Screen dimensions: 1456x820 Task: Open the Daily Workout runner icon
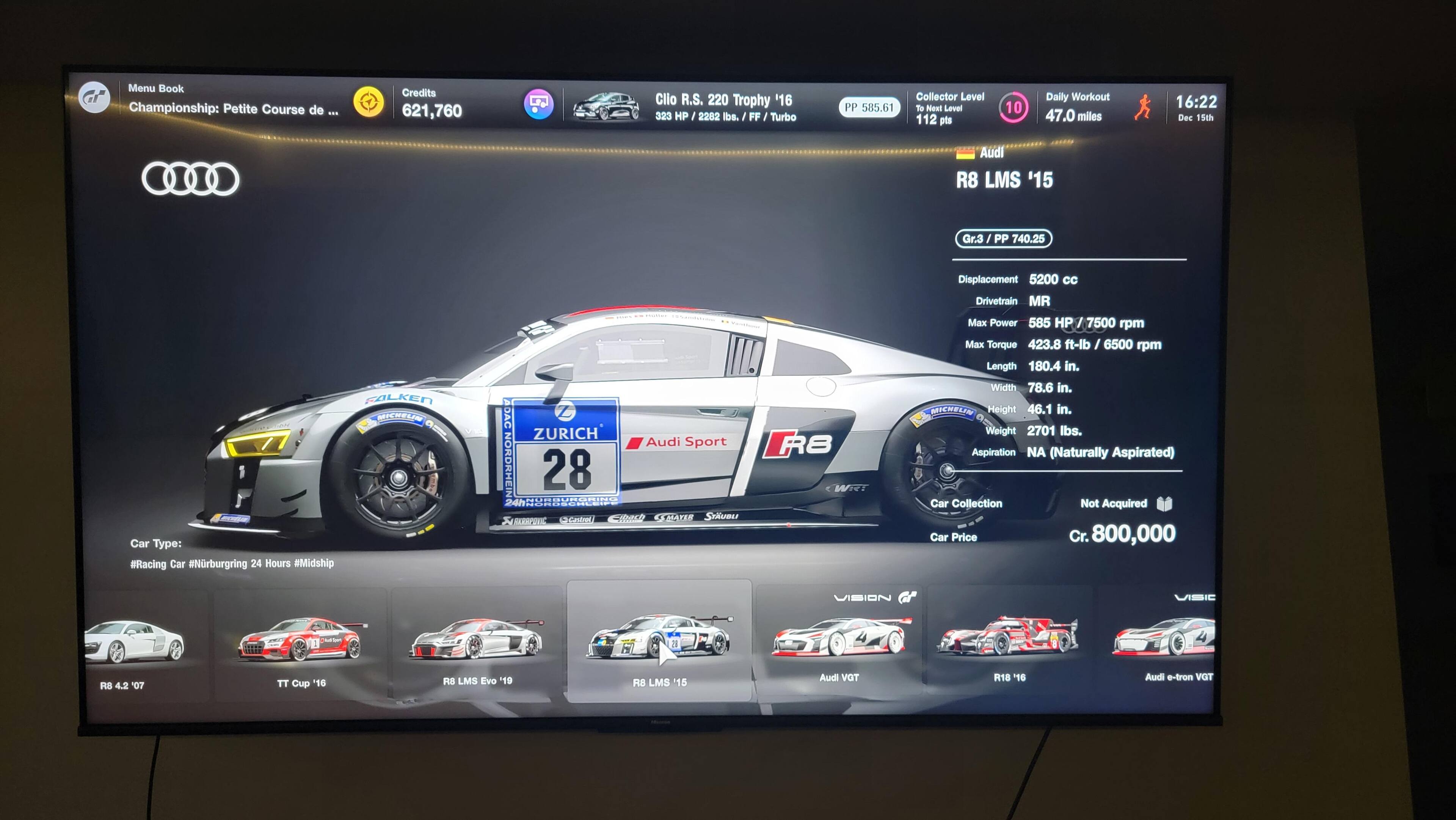click(1142, 107)
